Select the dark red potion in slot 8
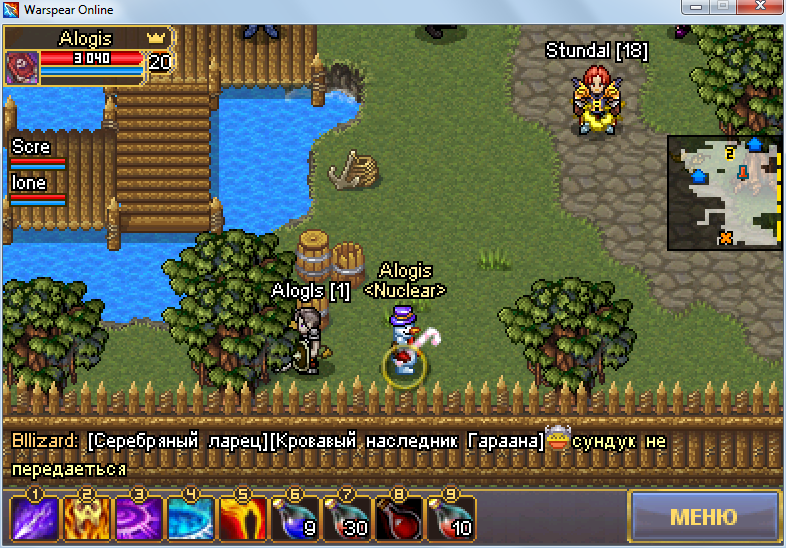Image resolution: width=786 pixels, height=548 pixels. coord(399,518)
